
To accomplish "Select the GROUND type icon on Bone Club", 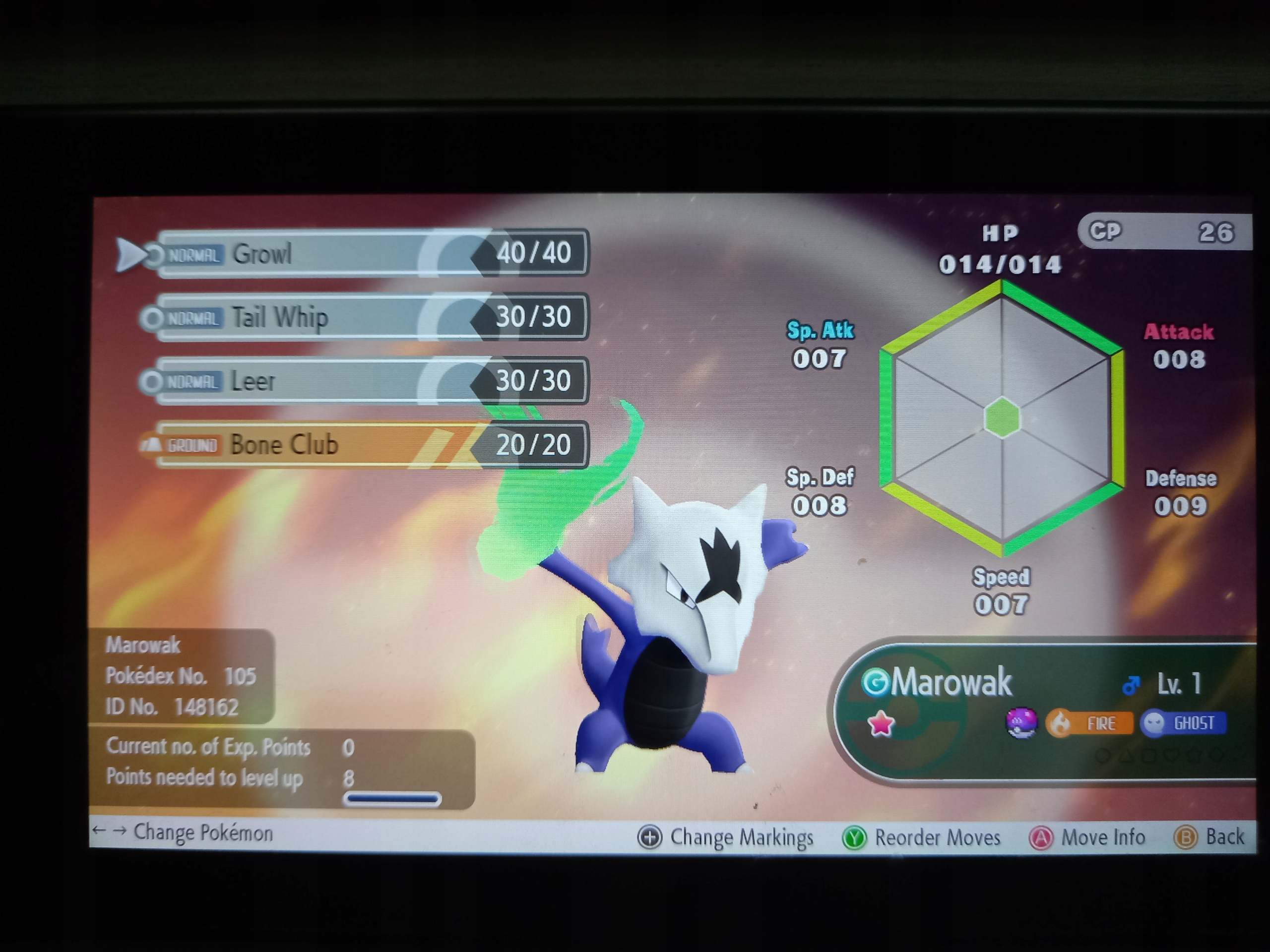I will pyautogui.click(x=191, y=445).
